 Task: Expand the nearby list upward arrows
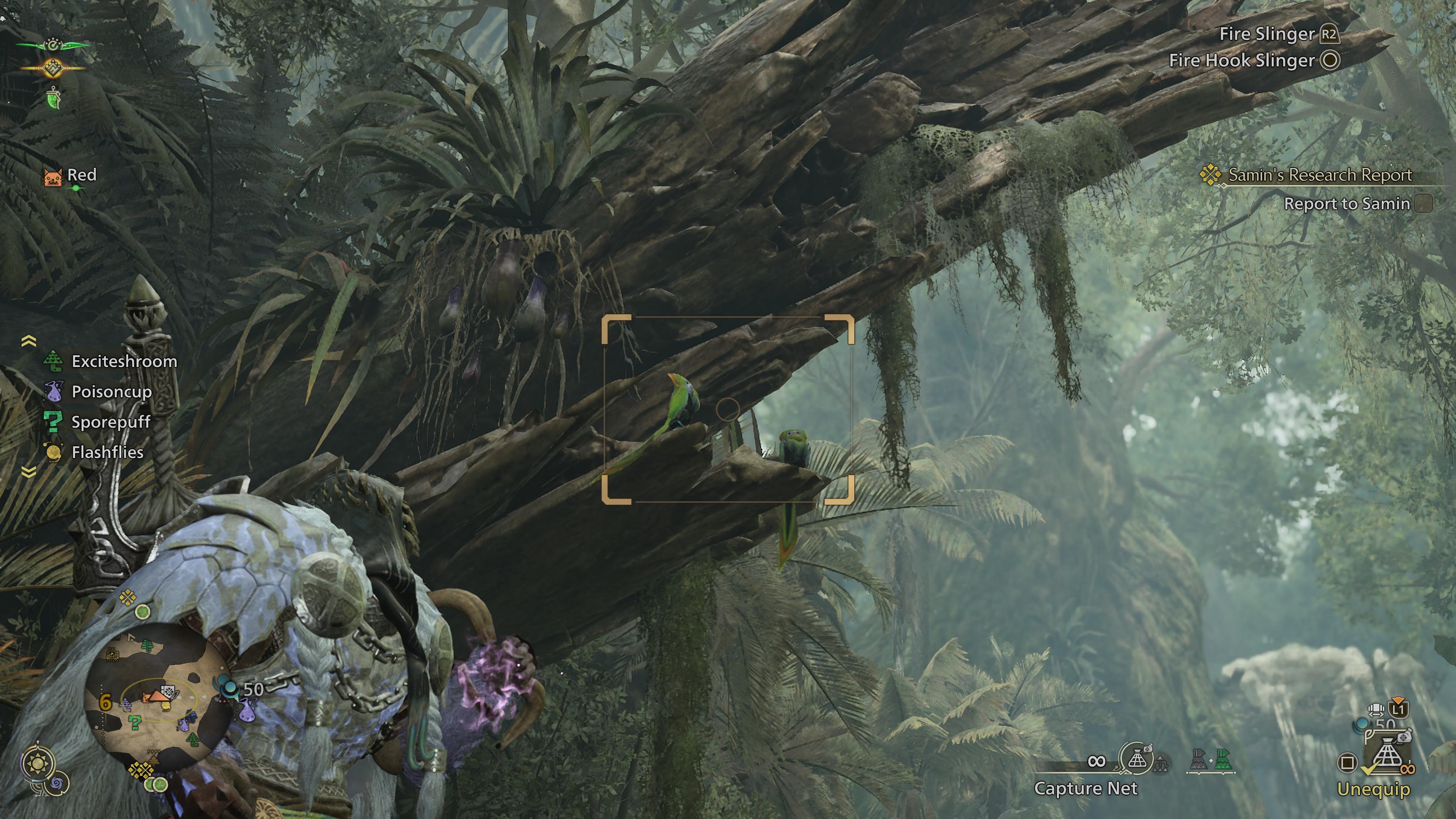[x=29, y=341]
